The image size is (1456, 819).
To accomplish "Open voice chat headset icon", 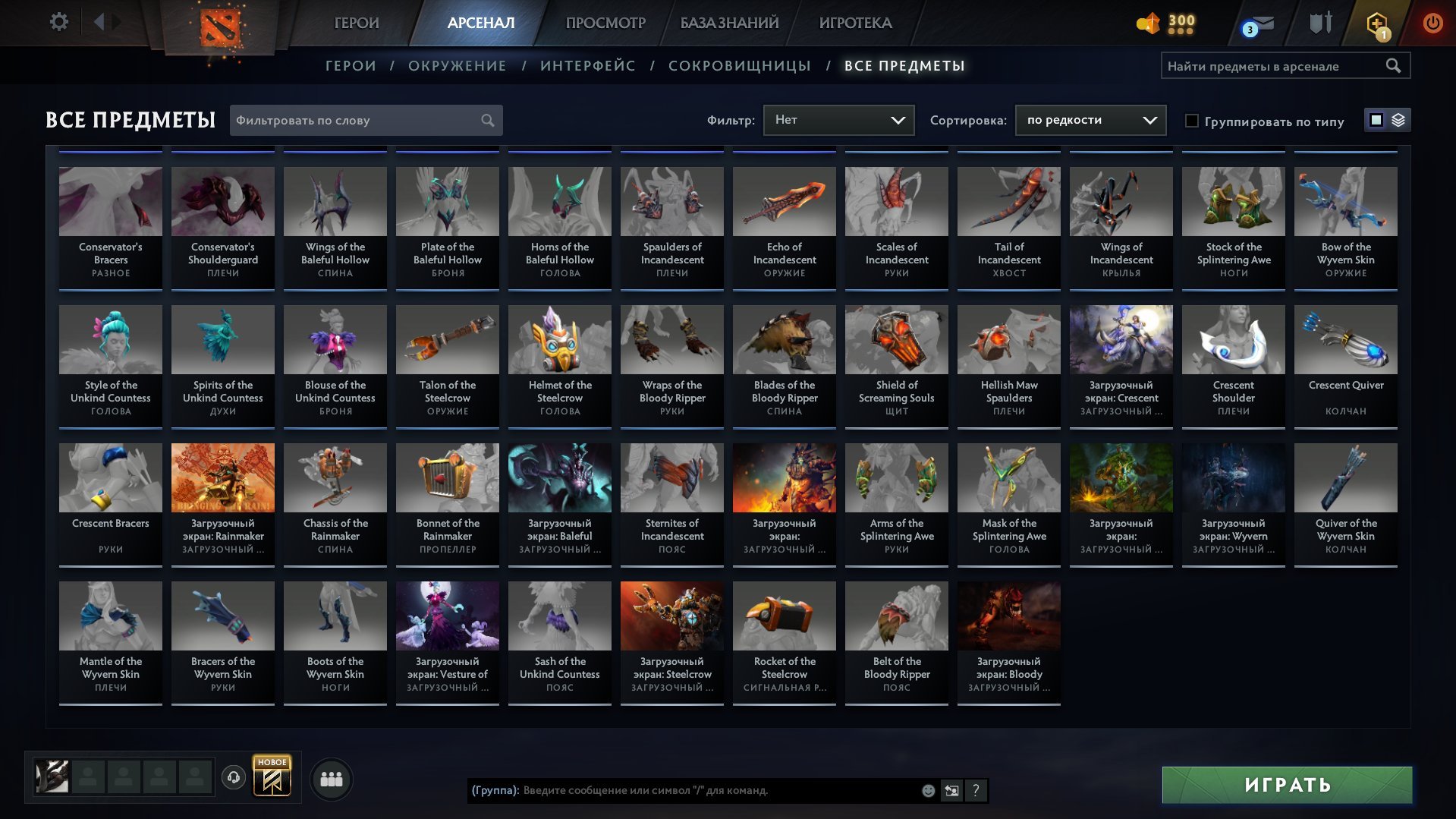I will pyautogui.click(x=234, y=777).
